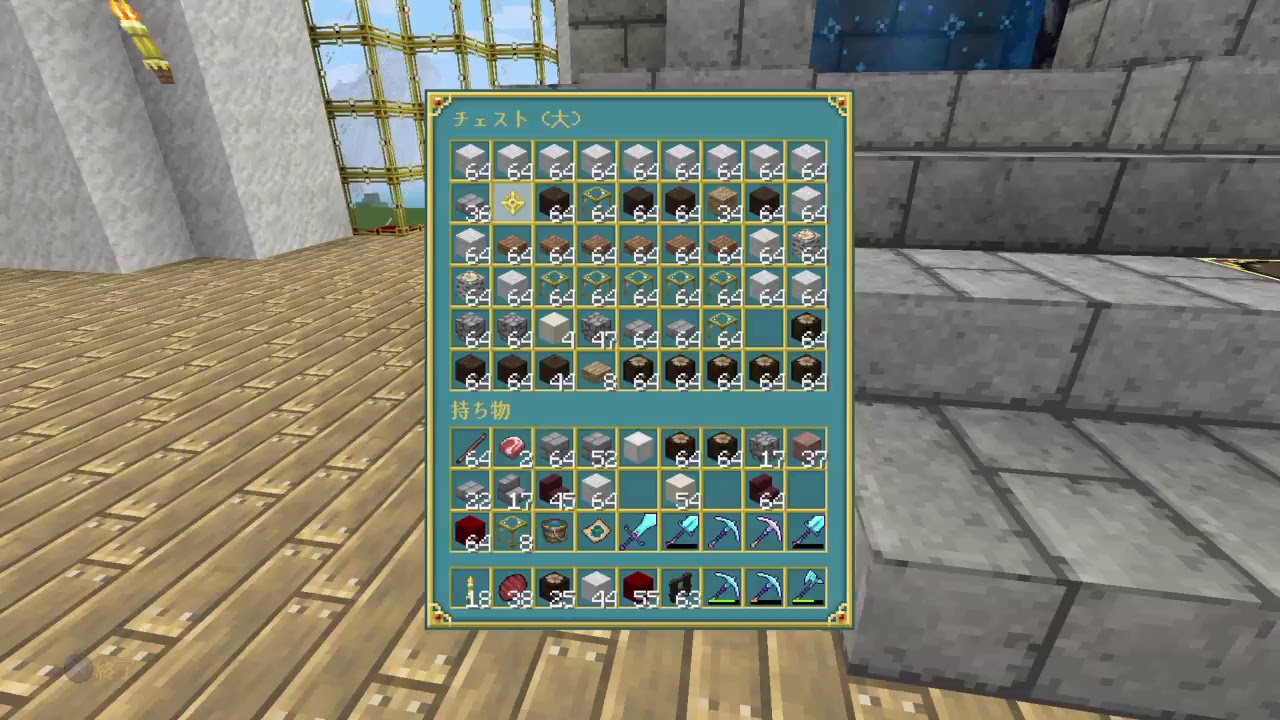The height and width of the screenshot is (720, 1280).
Task: Pick up the nether brick stairs stack of 45
Action: coord(554,489)
